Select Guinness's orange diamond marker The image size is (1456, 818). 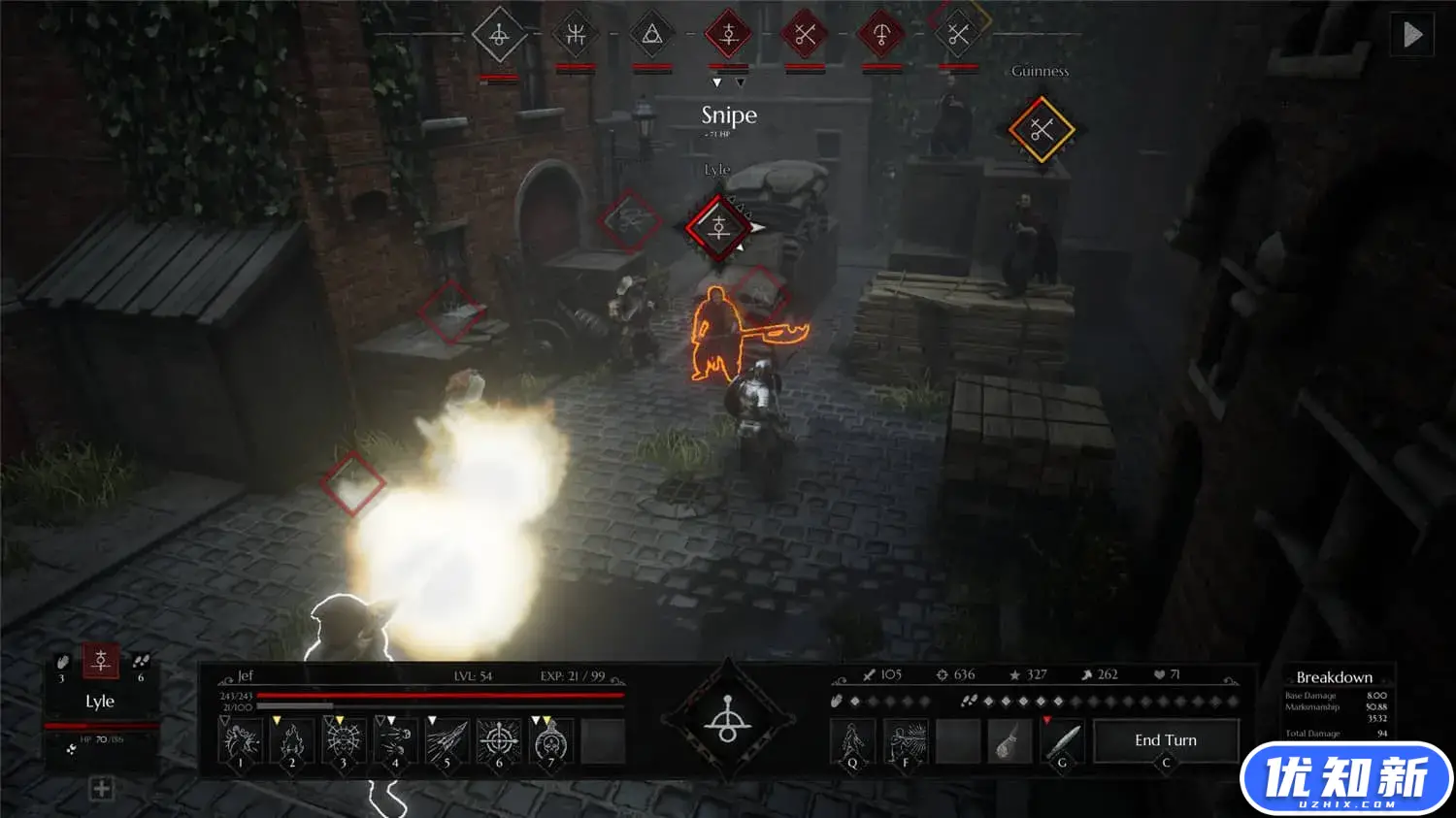click(1041, 129)
